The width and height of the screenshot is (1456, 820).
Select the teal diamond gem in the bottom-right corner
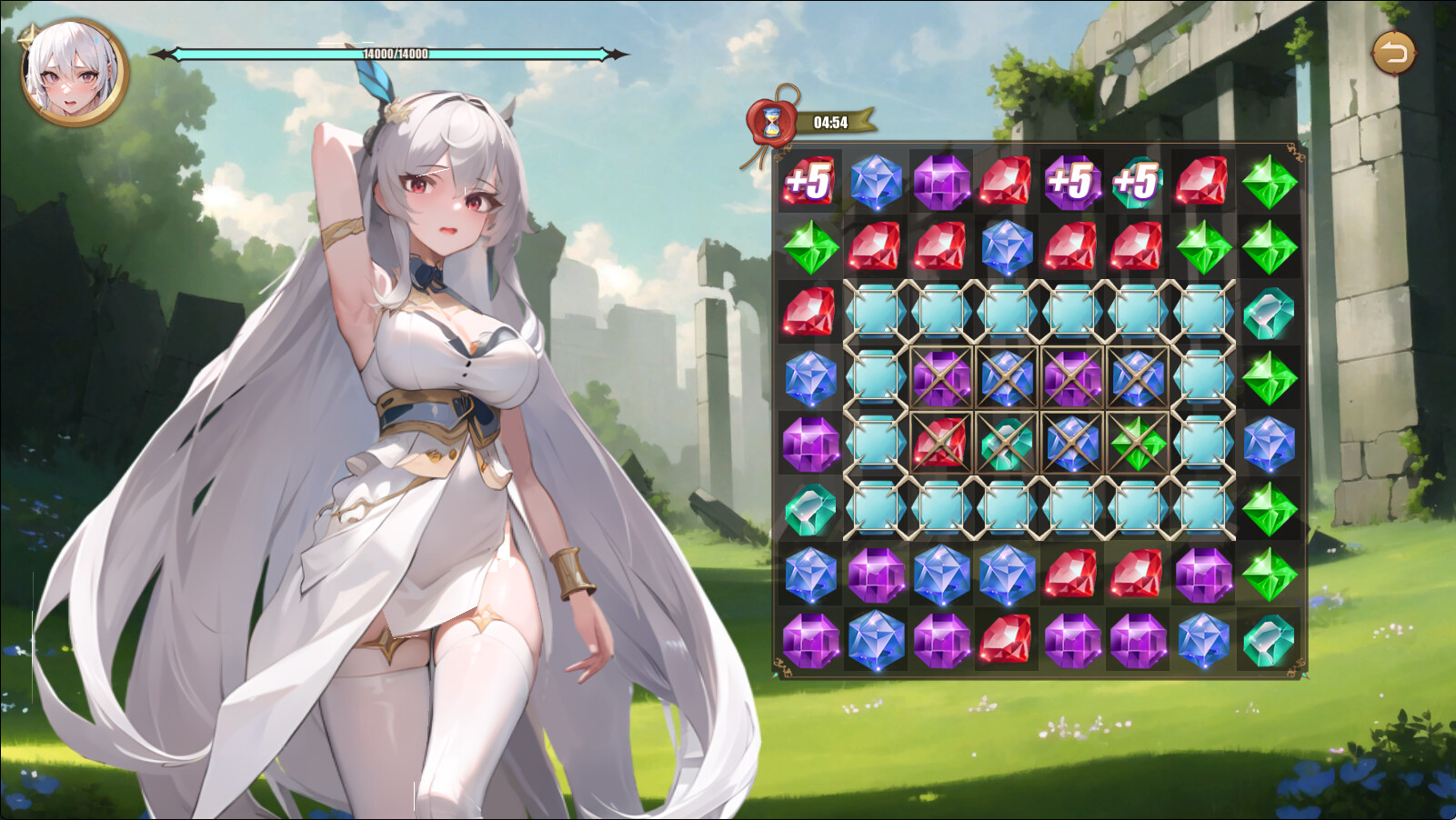(1267, 641)
